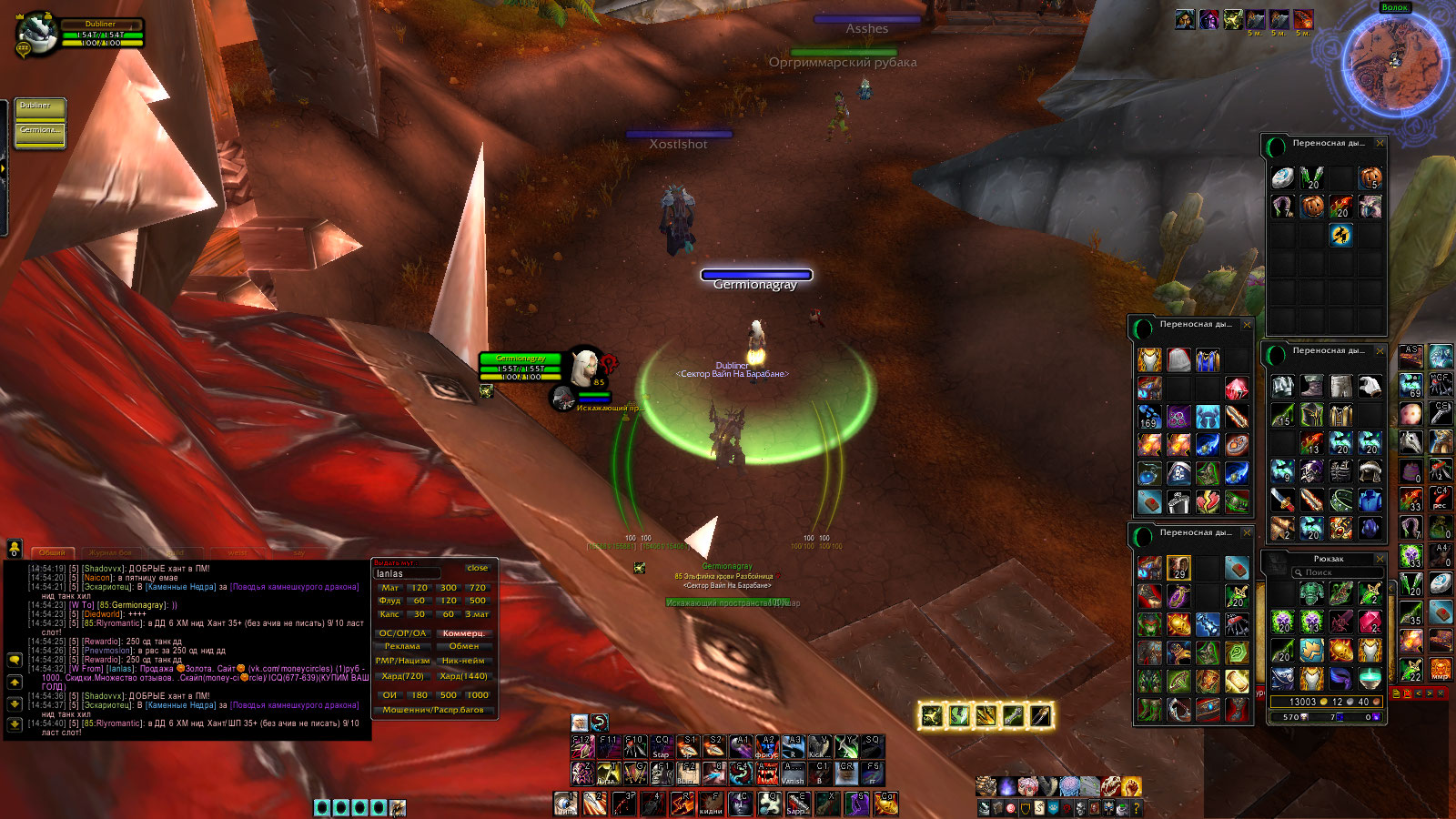Select the Ник-нейм mute button
The width and height of the screenshot is (1456, 819).
(x=463, y=661)
